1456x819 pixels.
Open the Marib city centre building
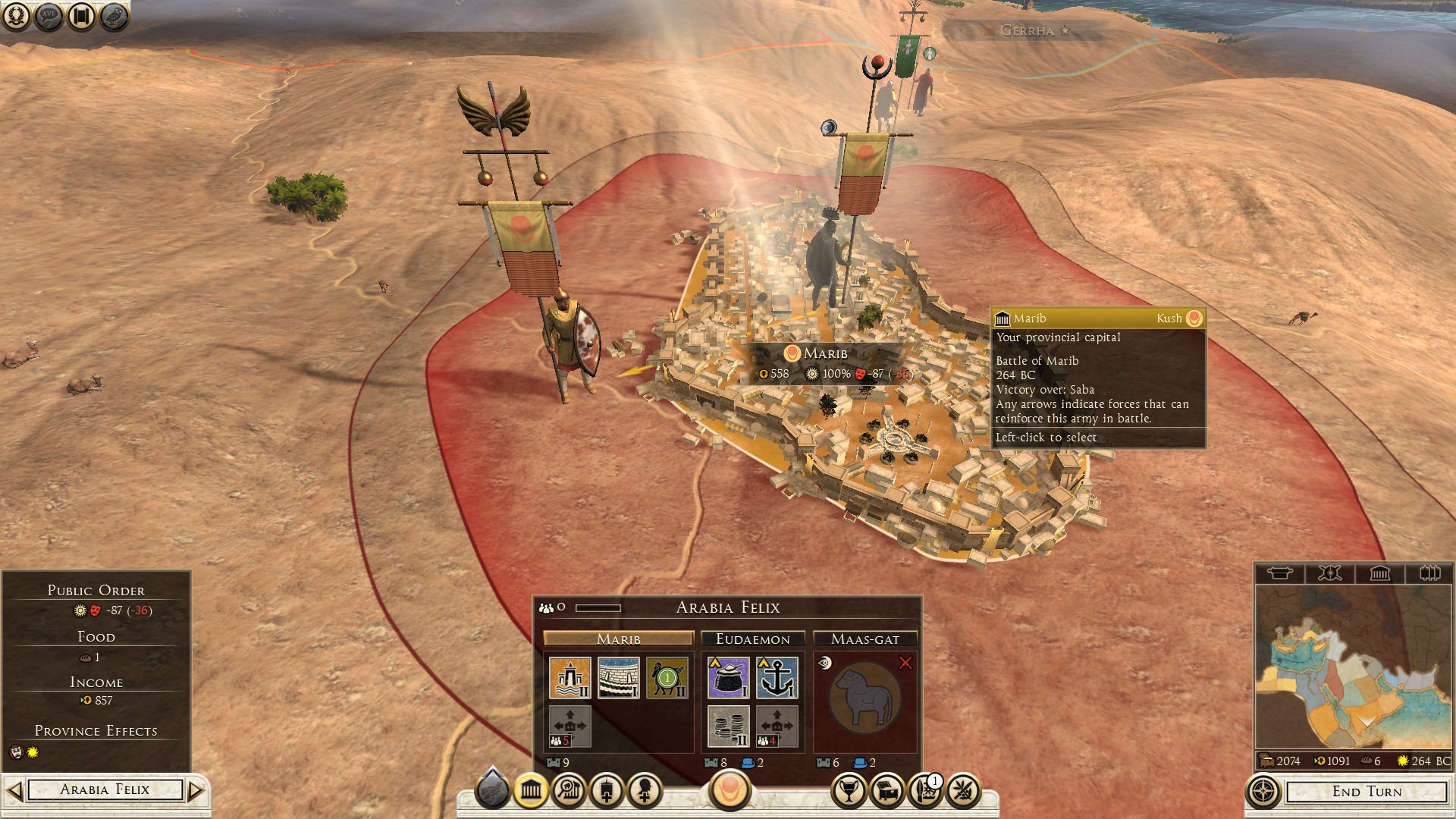(570, 677)
